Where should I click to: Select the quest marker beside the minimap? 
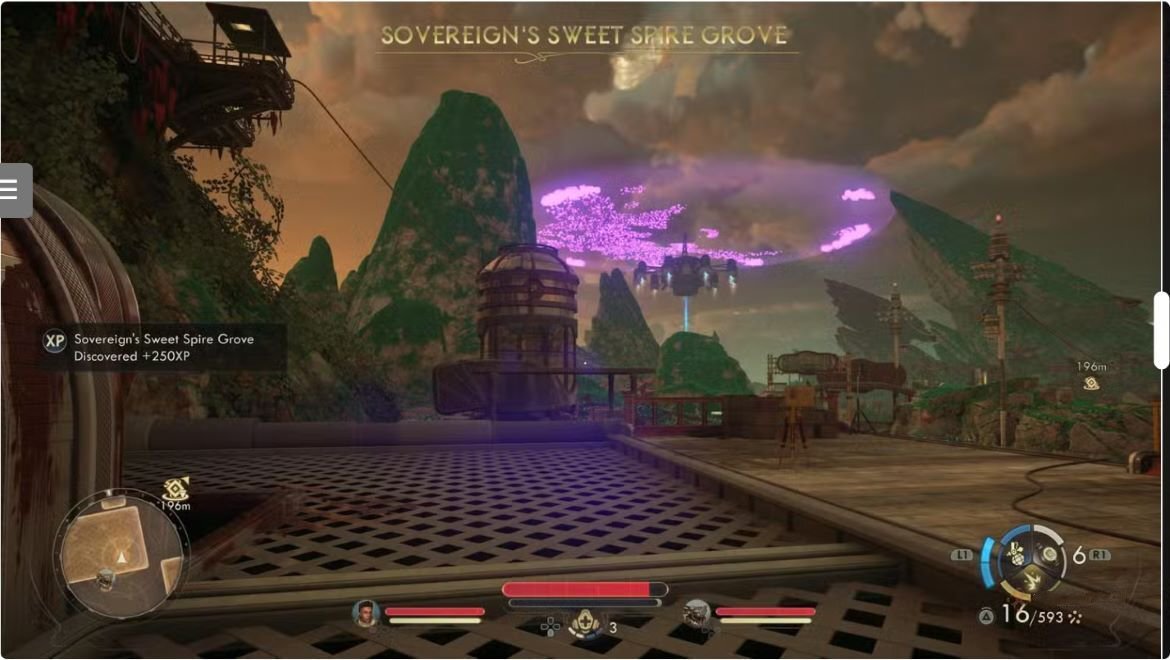tap(176, 489)
